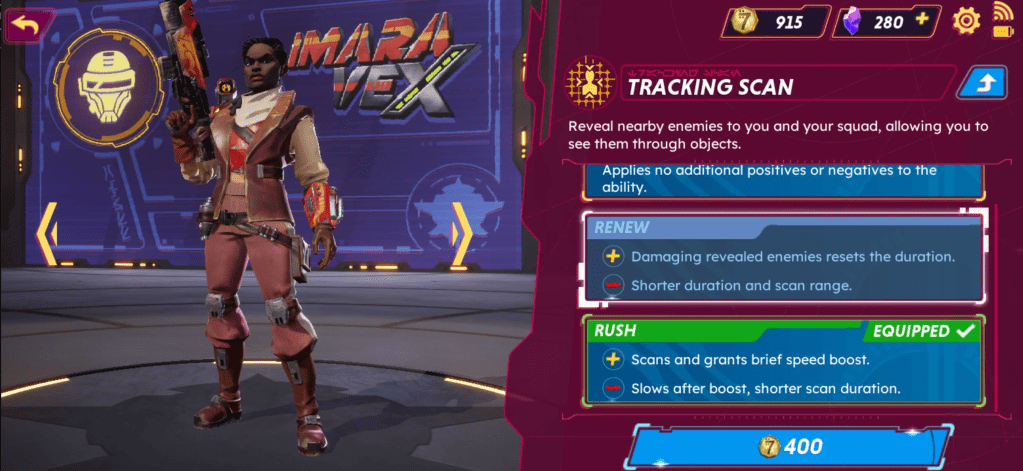The width and height of the screenshot is (1023, 471).
Task: Switch to the next character
Action: point(462,235)
